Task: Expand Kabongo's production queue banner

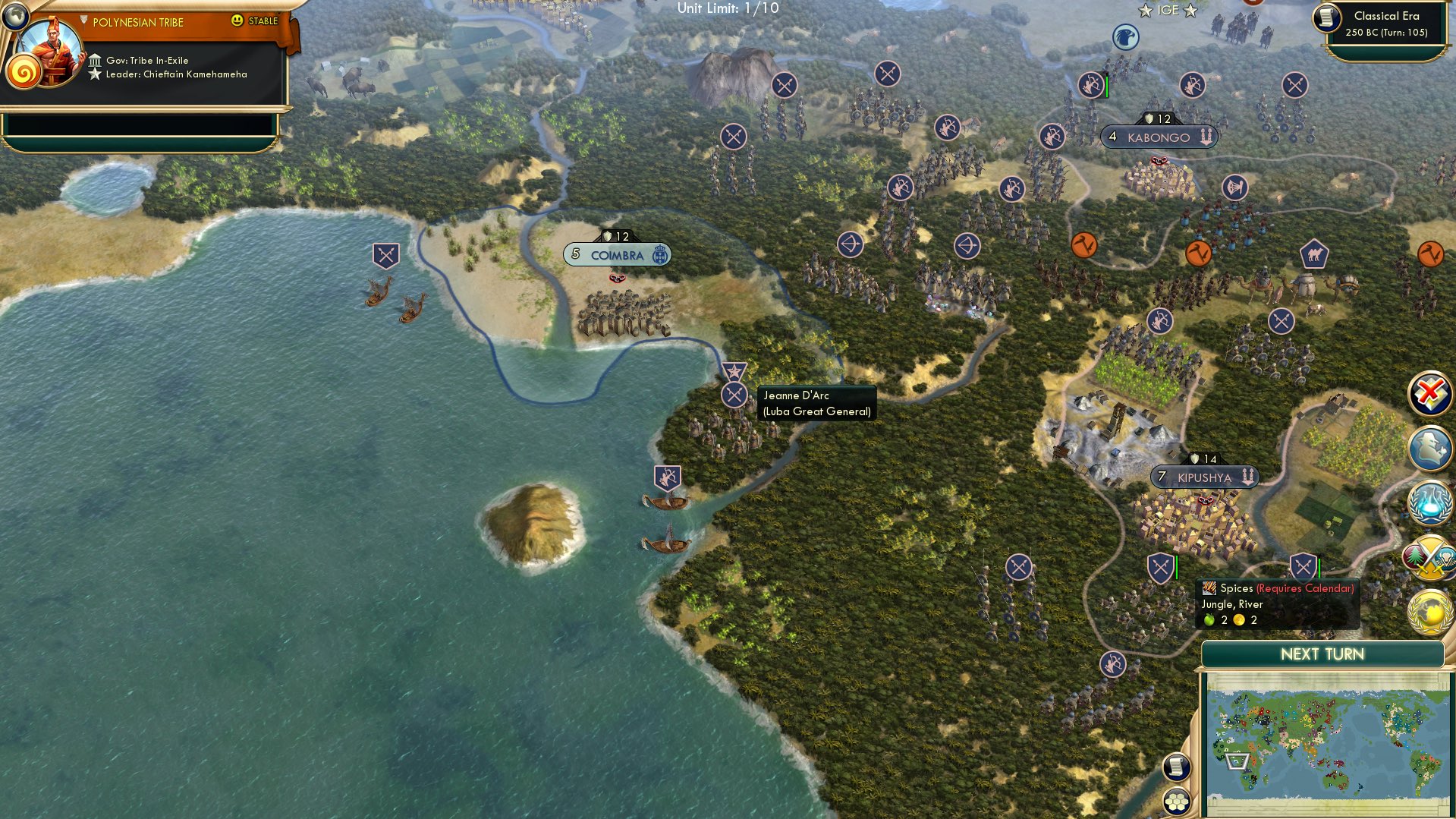Action: click(x=1206, y=137)
